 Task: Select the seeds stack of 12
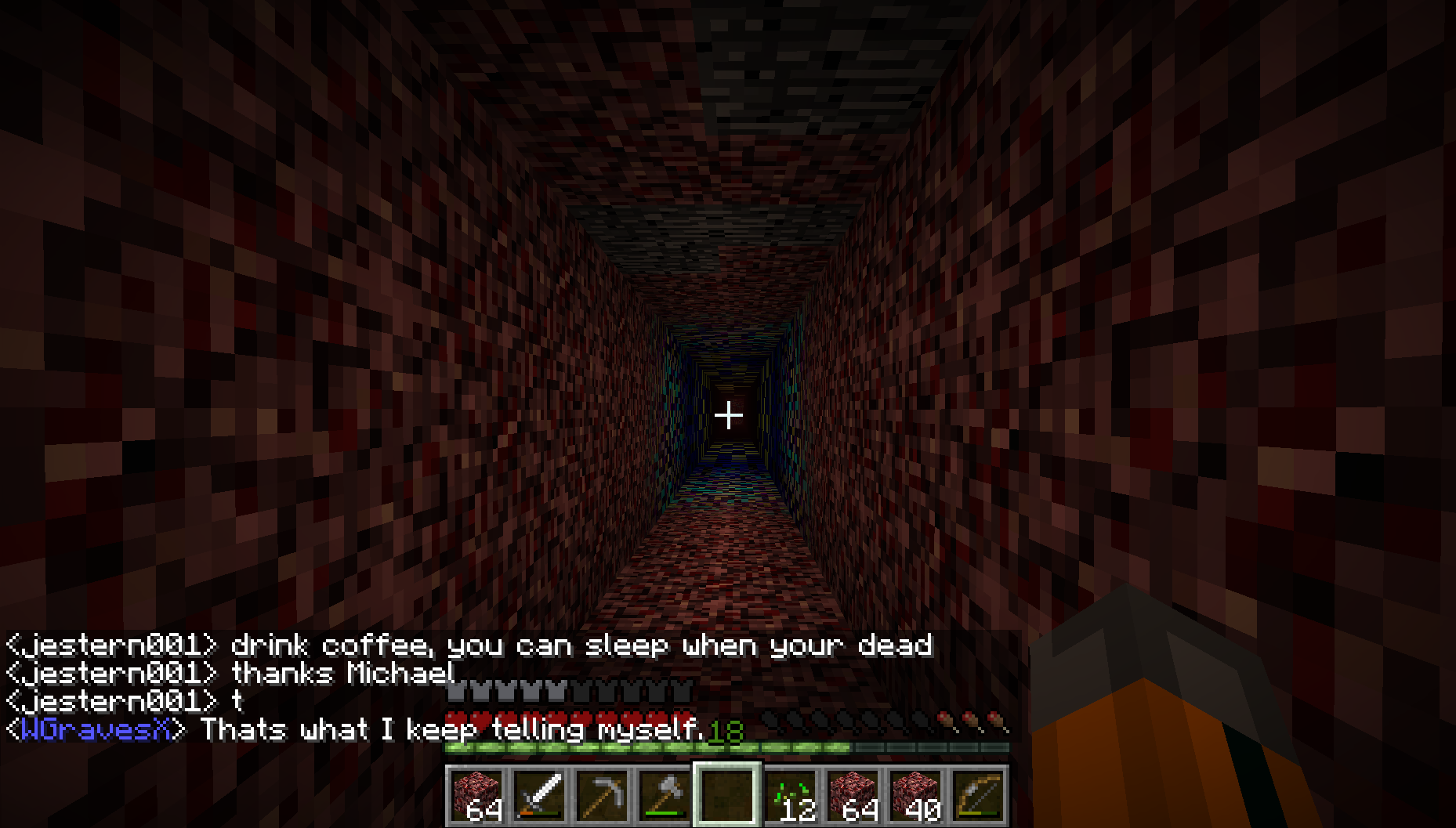(x=791, y=795)
